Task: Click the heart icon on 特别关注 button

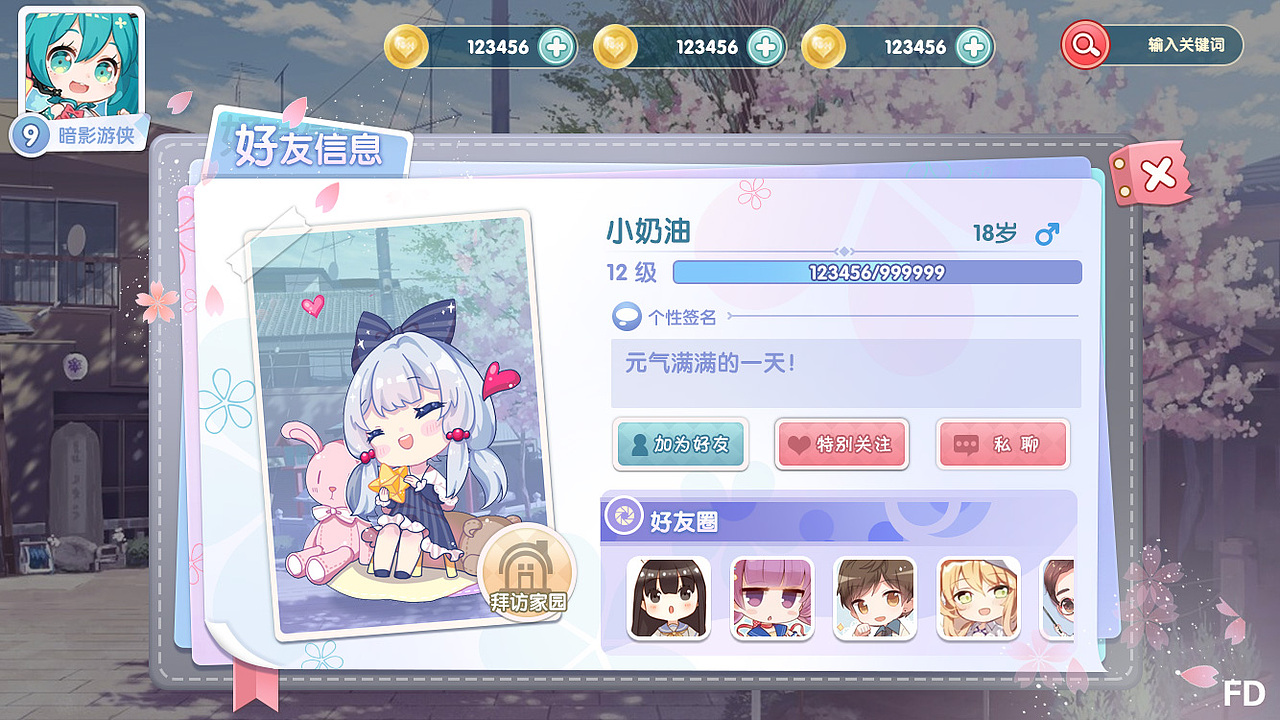Action: 801,443
